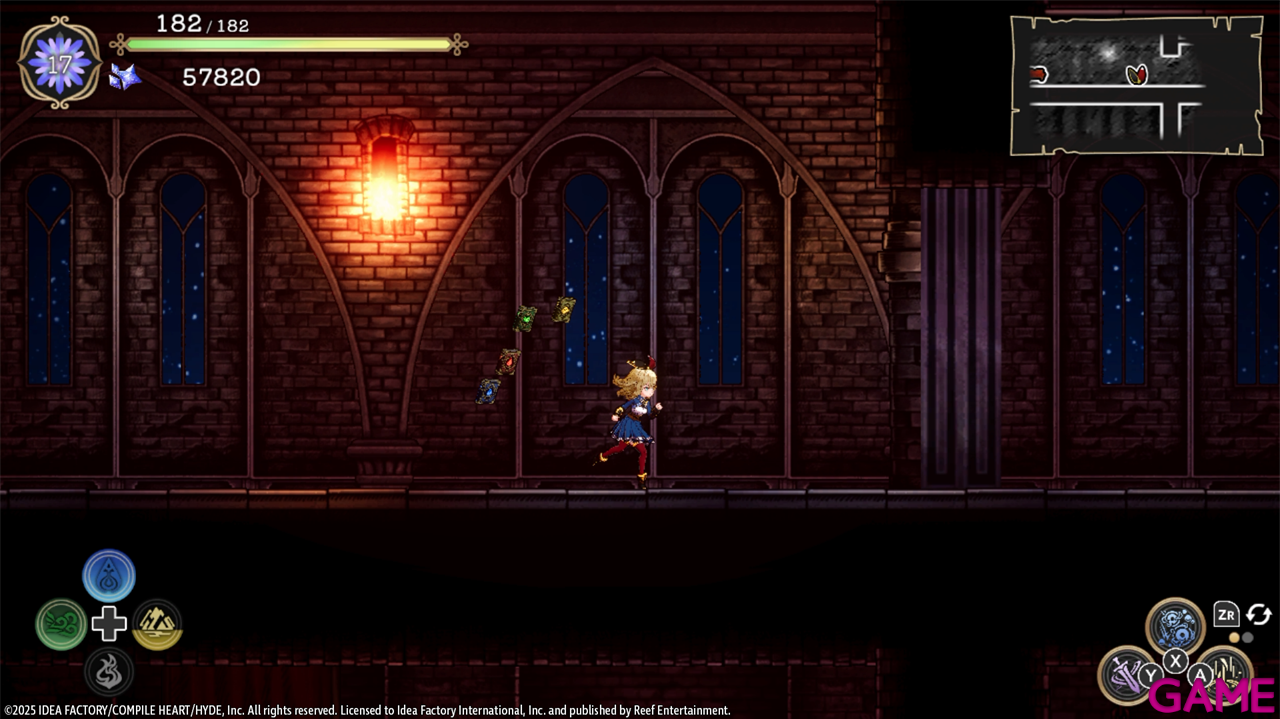Image resolution: width=1280 pixels, height=719 pixels.
Task: Activate the blue skull skill icon
Action: pos(1175,626)
